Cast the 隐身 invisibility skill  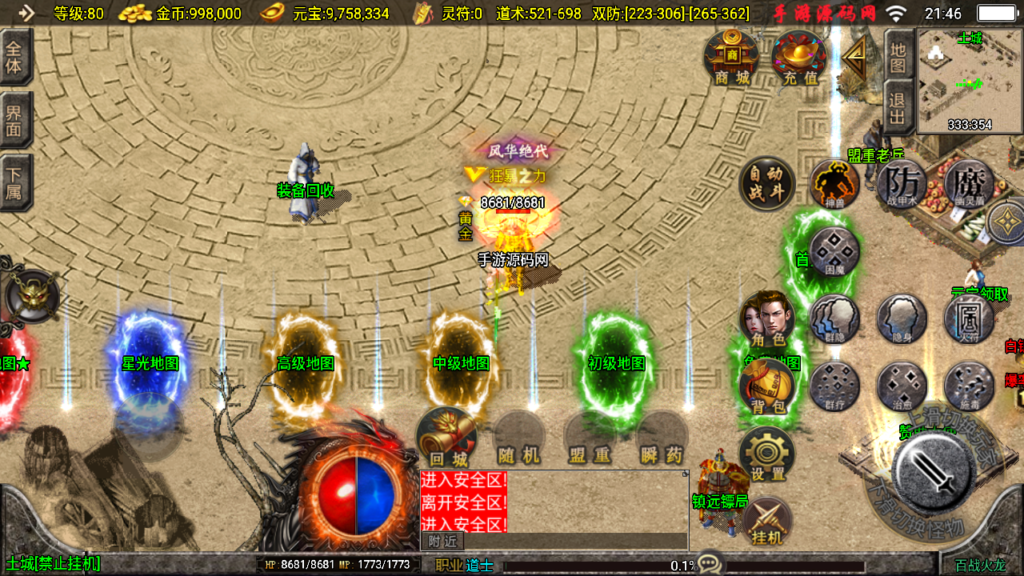tap(902, 319)
